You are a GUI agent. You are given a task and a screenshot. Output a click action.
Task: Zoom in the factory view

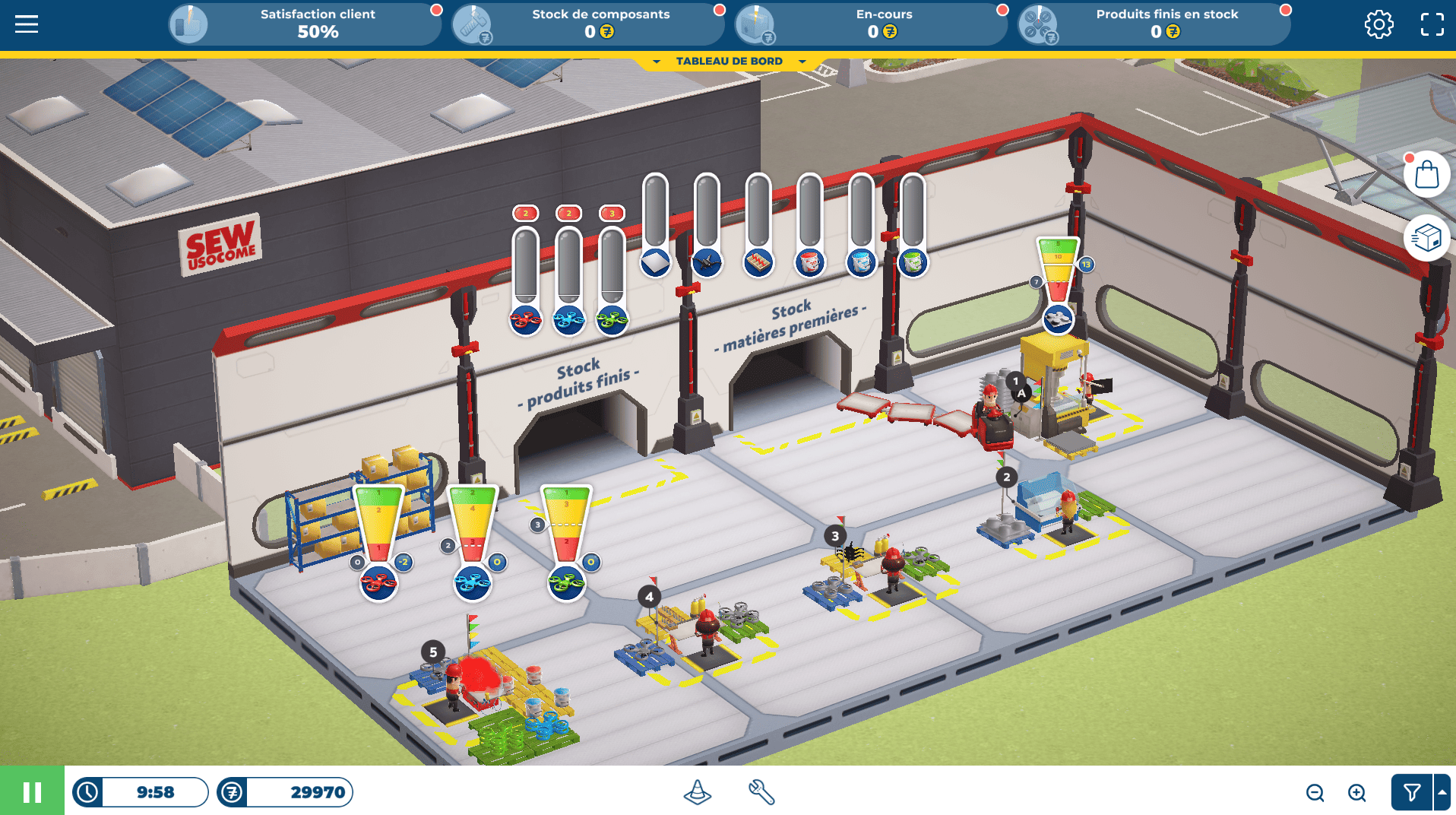(x=1356, y=793)
